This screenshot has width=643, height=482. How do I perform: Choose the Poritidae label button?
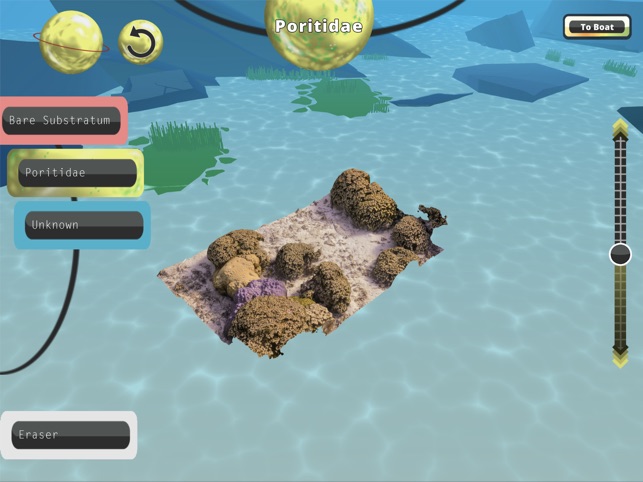76,173
